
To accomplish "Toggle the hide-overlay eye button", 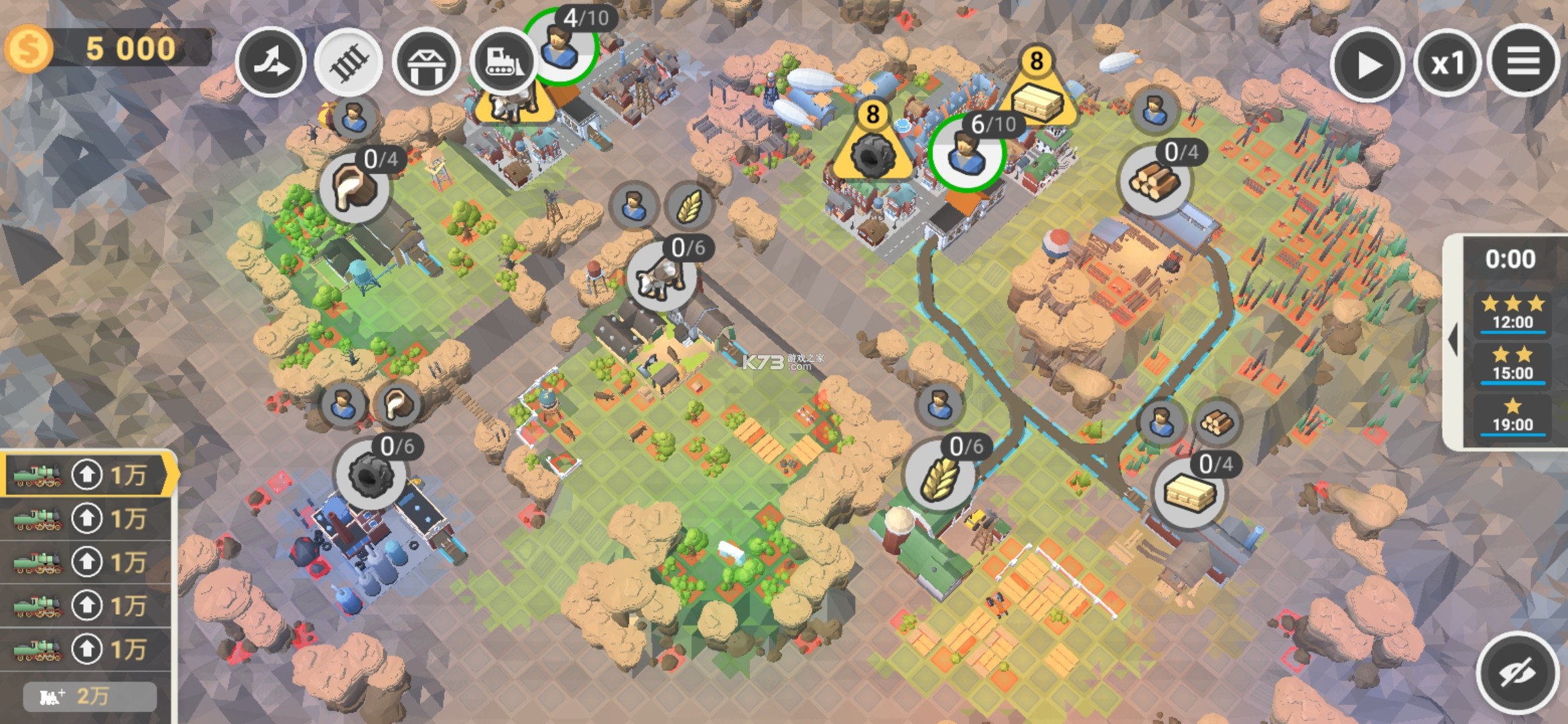I will pos(1517,672).
